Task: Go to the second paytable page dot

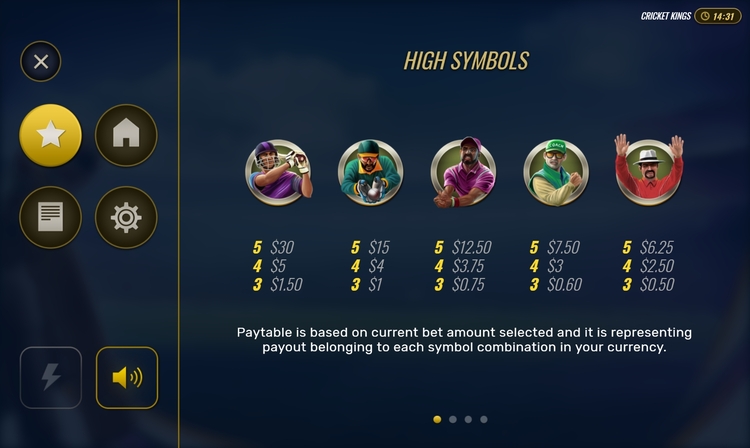Action: 453,420
